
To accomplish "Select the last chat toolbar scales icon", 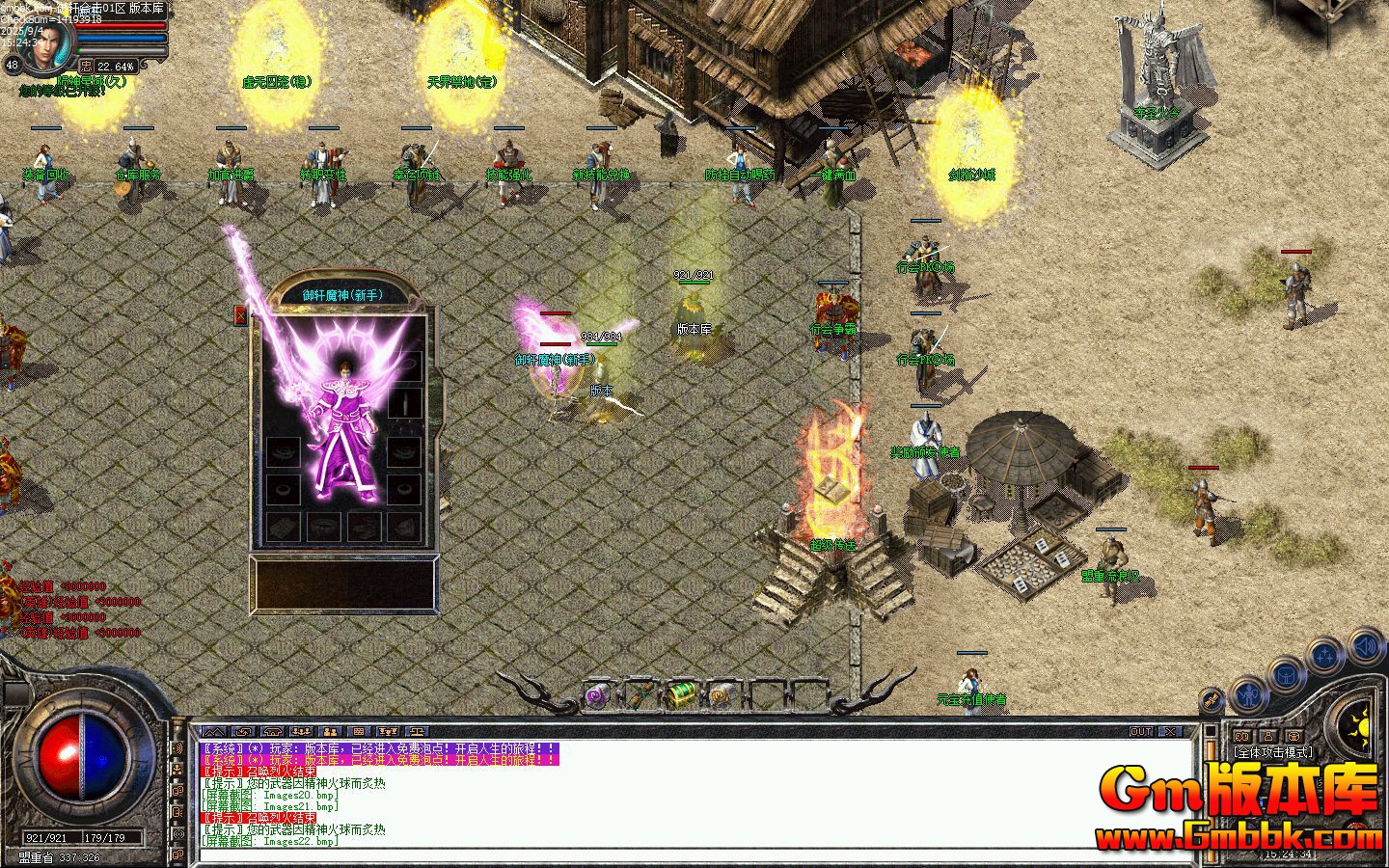I will point(418,732).
